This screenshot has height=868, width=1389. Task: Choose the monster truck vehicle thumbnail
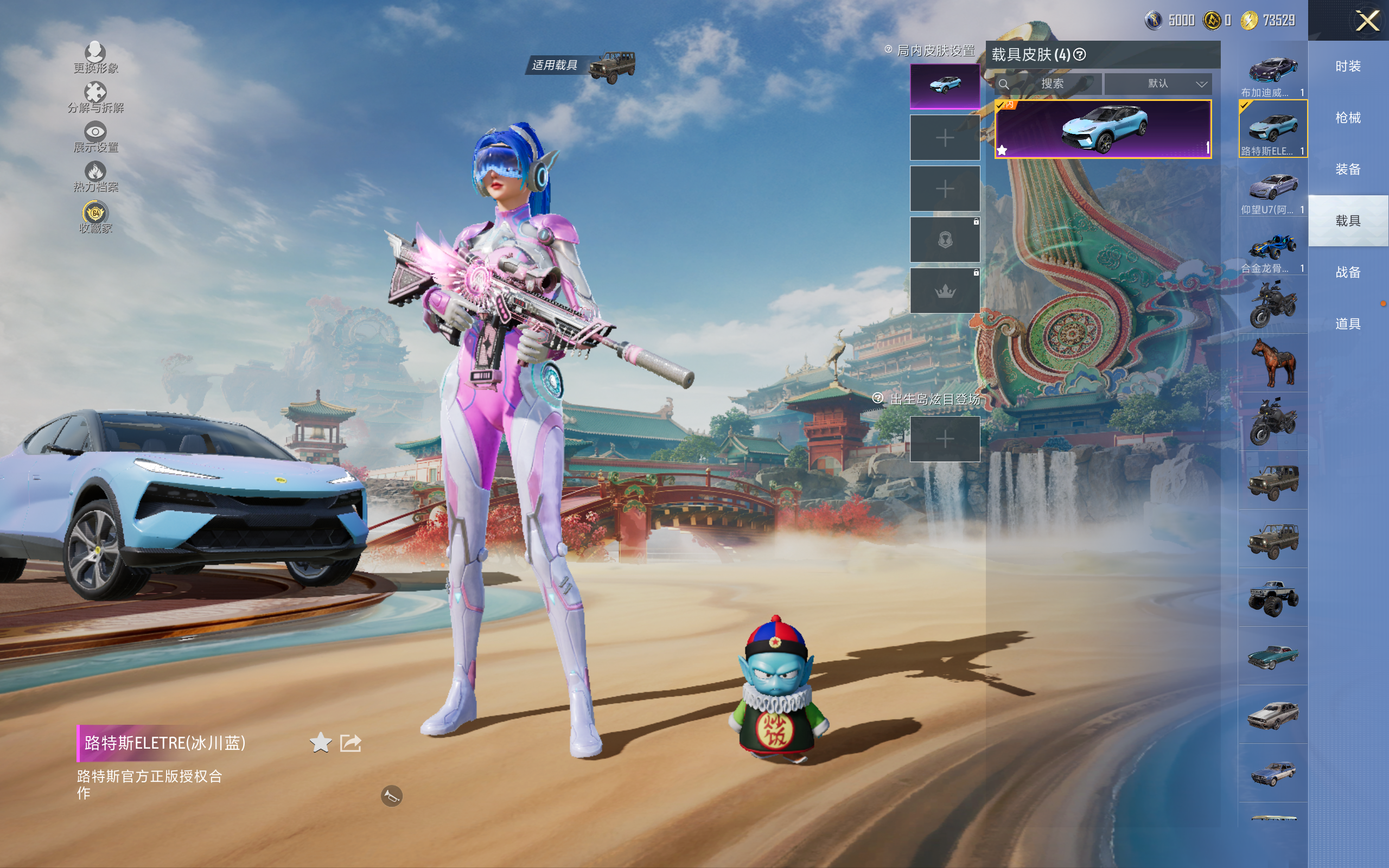coord(1272,598)
